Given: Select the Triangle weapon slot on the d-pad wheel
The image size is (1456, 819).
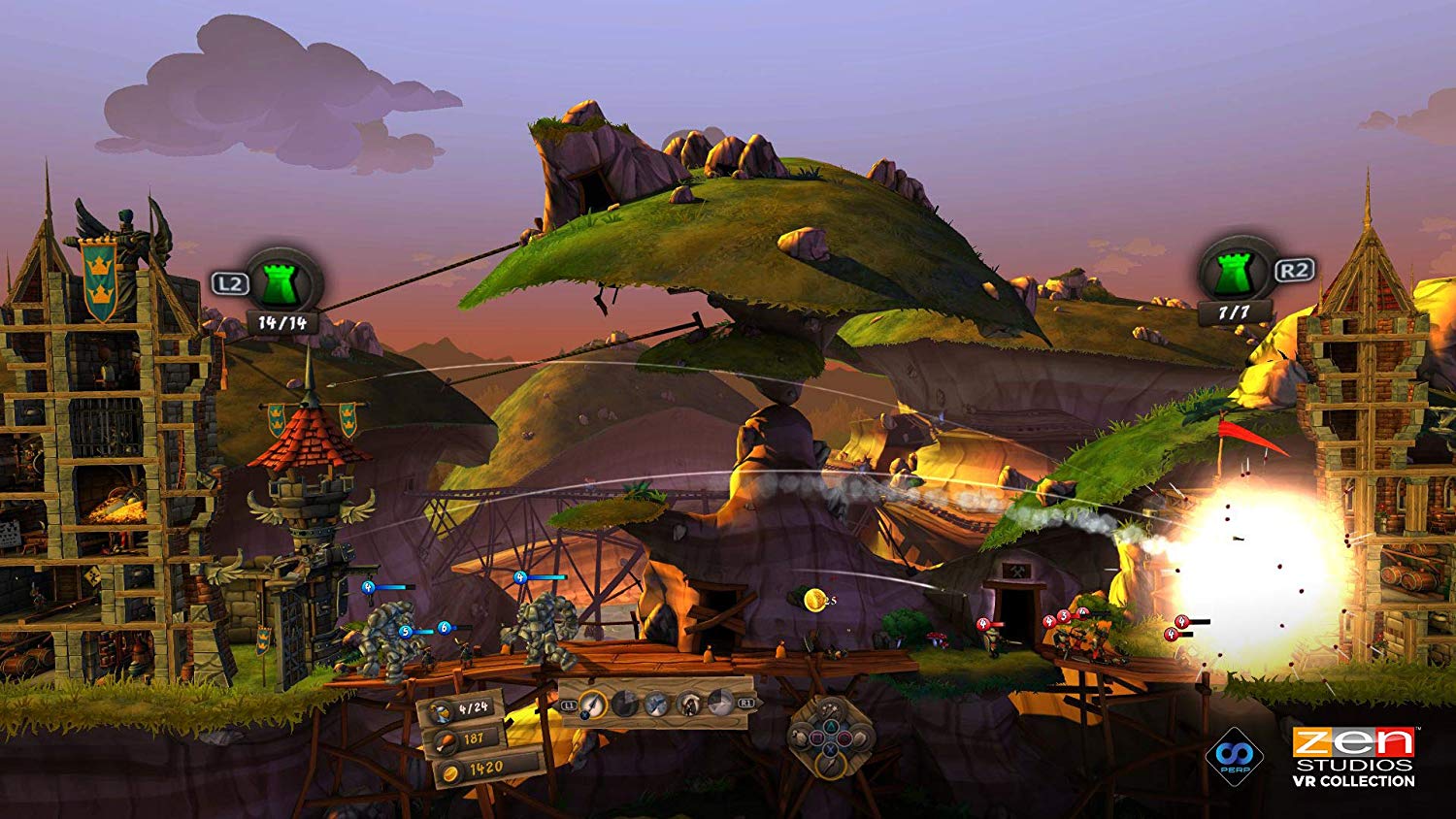Looking at the screenshot, I should 831,728.
